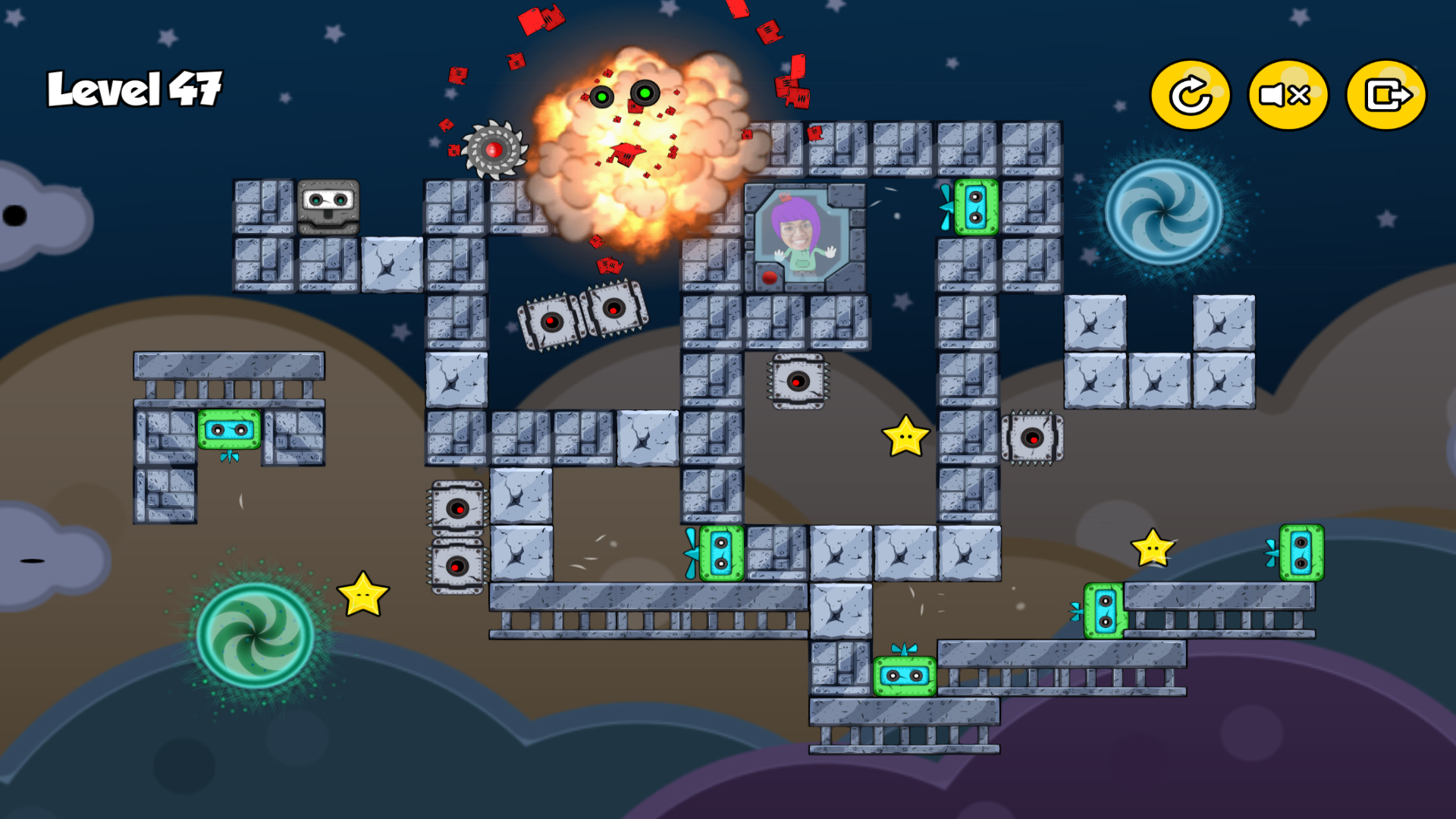Click the Level 47 title text

pos(134,87)
